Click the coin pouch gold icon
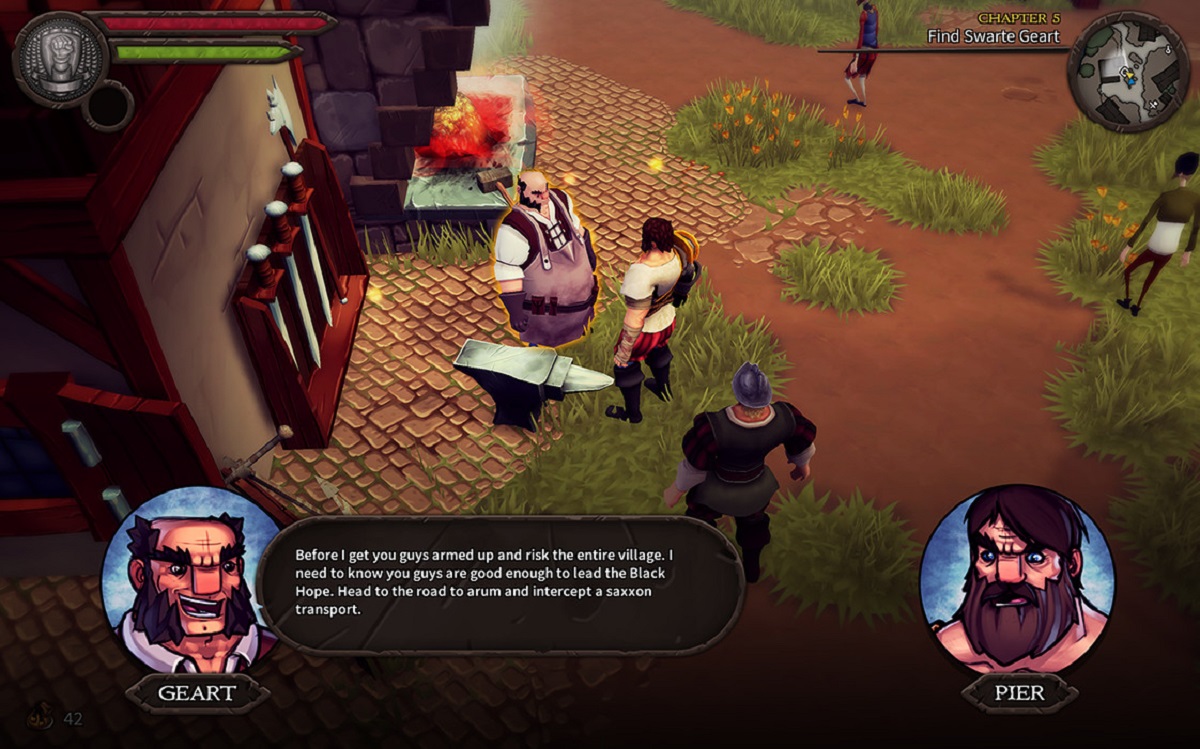Viewport: 1200px width, 749px height. coord(44,718)
